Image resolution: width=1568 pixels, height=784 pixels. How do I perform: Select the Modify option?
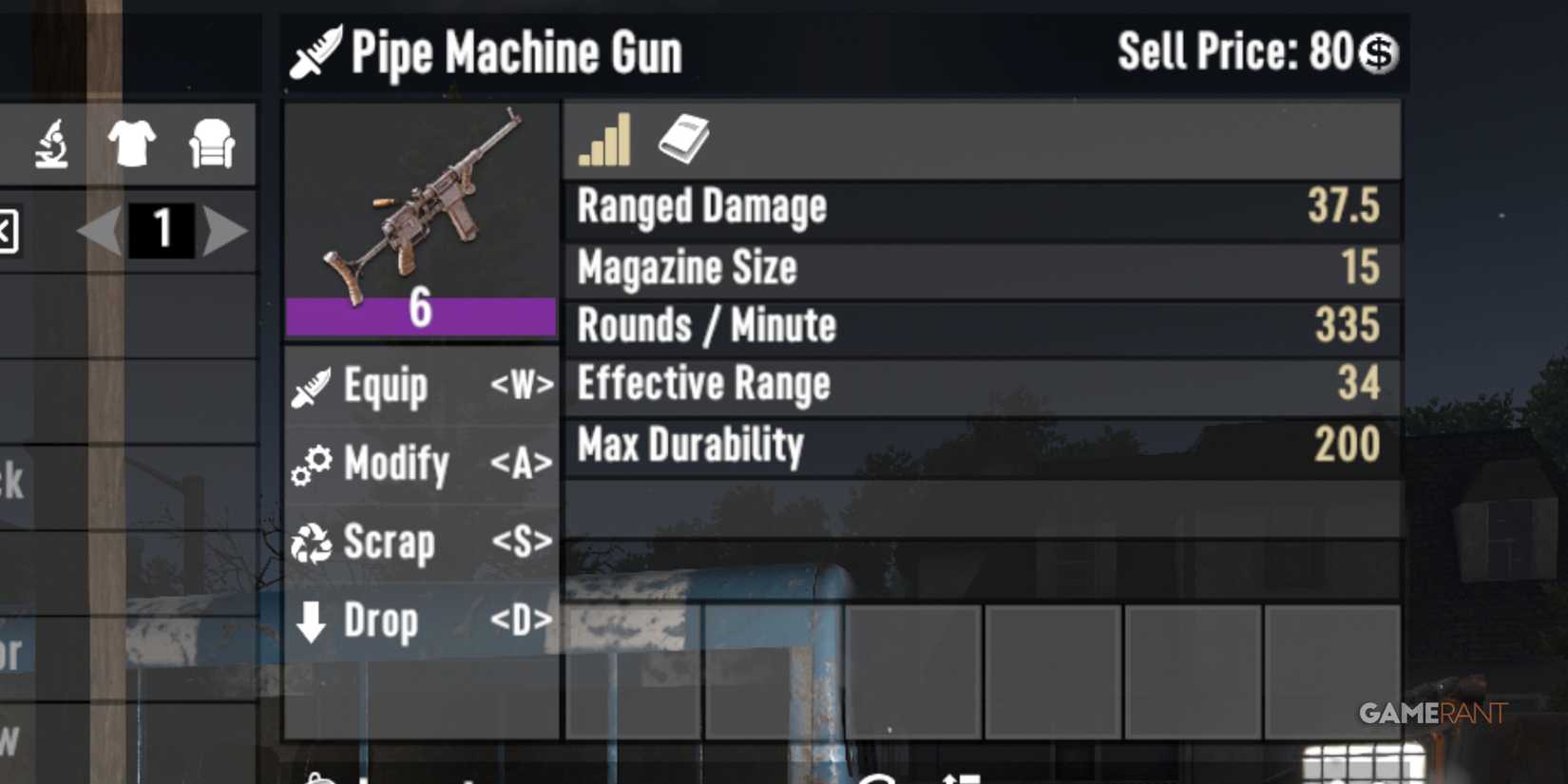coord(396,464)
